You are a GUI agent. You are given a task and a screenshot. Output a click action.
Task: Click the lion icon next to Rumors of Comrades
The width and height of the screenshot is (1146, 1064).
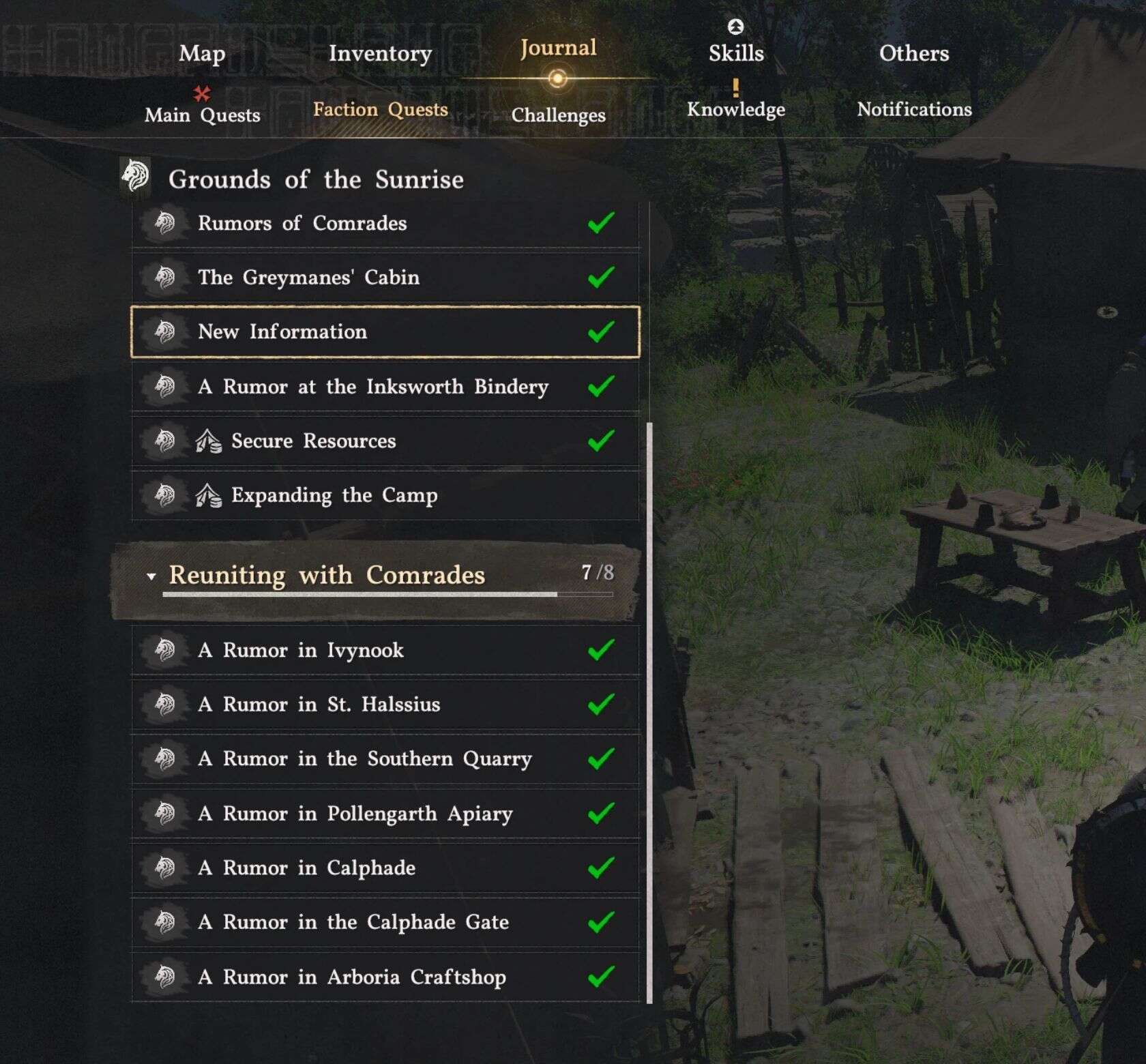tap(166, 223)
